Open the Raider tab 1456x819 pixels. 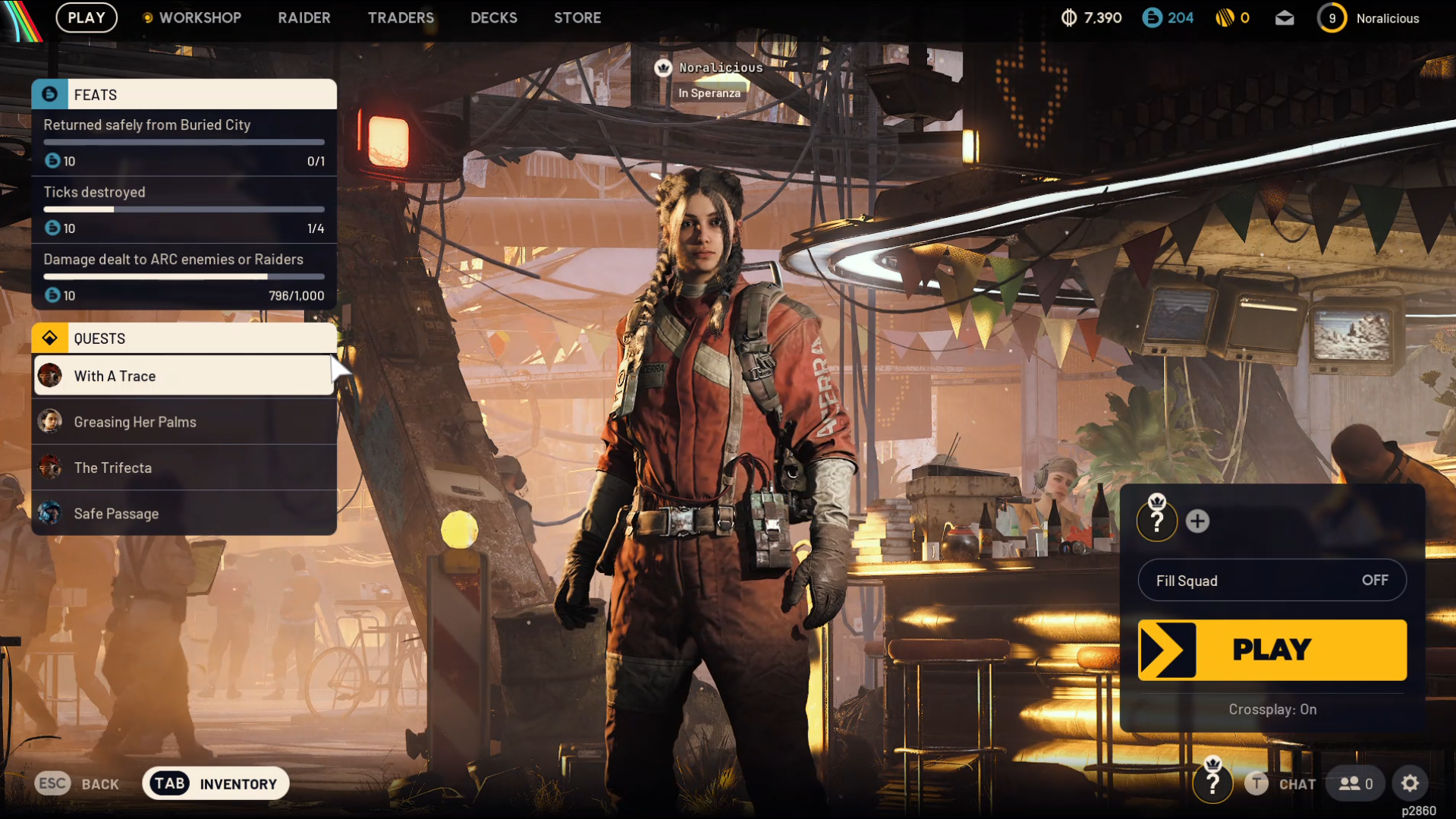click(303, 17)
